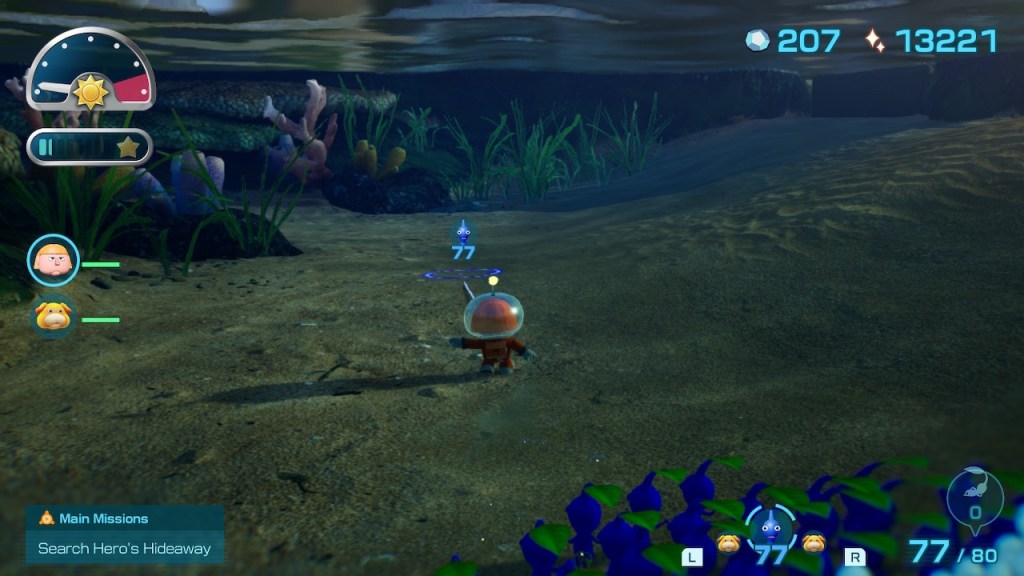This screenshot has height=576, width=1024.
Task: Click the Oatchi icon beside the R label
Action: point(813,544)
